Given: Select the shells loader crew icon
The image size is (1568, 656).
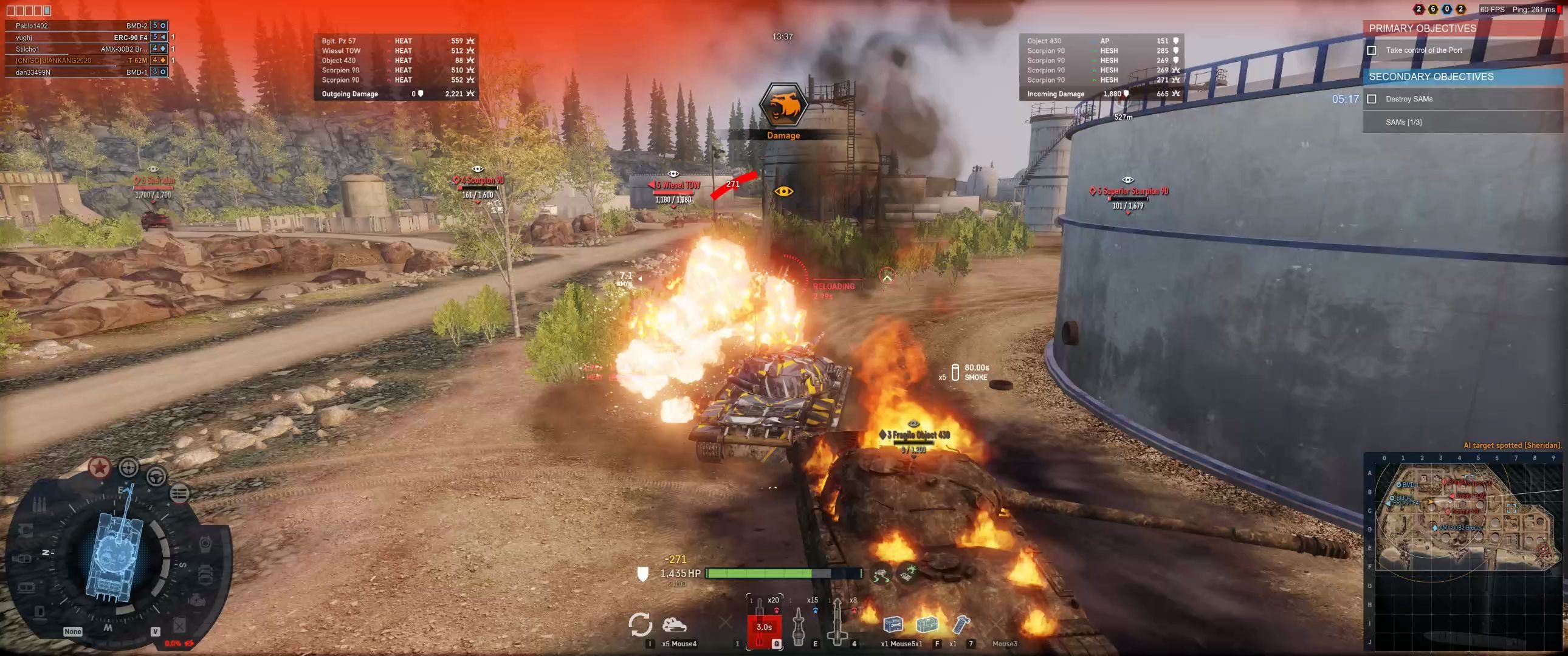Looking at the screenshot, I should [178, 494].
